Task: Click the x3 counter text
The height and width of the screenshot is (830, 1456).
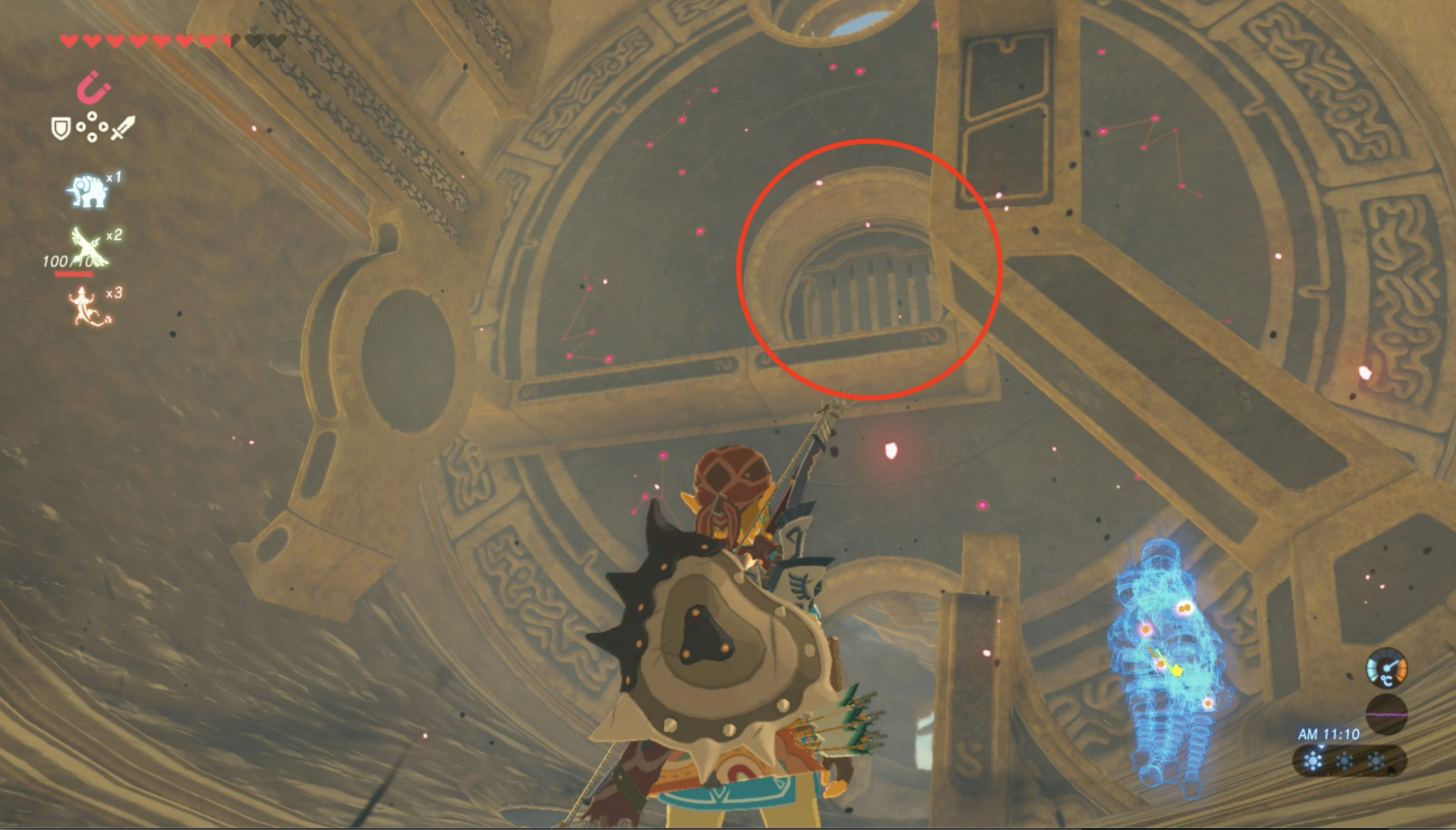Action: point(113,293)
